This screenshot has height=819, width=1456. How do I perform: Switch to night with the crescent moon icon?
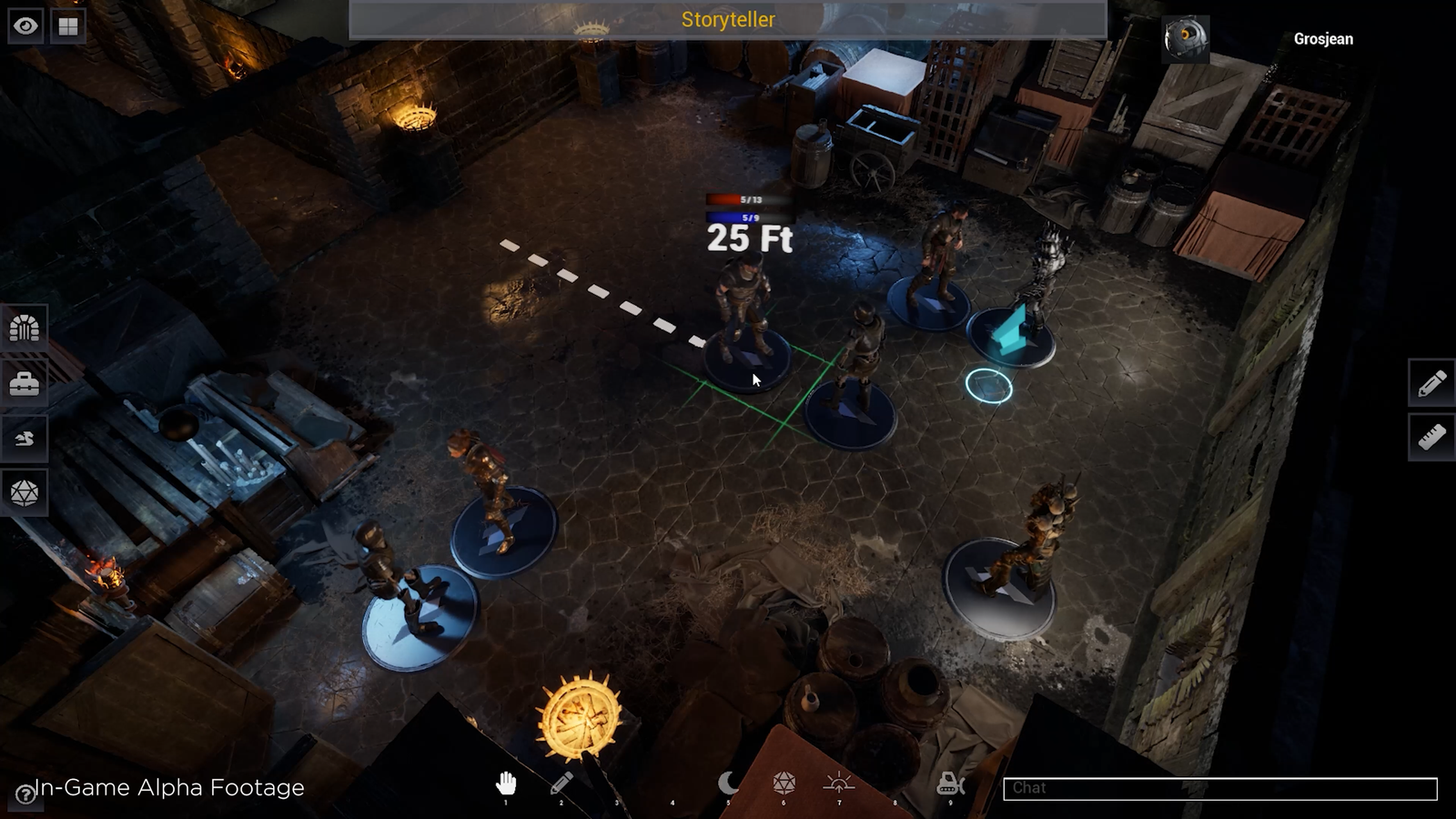[x=728, y=783]
